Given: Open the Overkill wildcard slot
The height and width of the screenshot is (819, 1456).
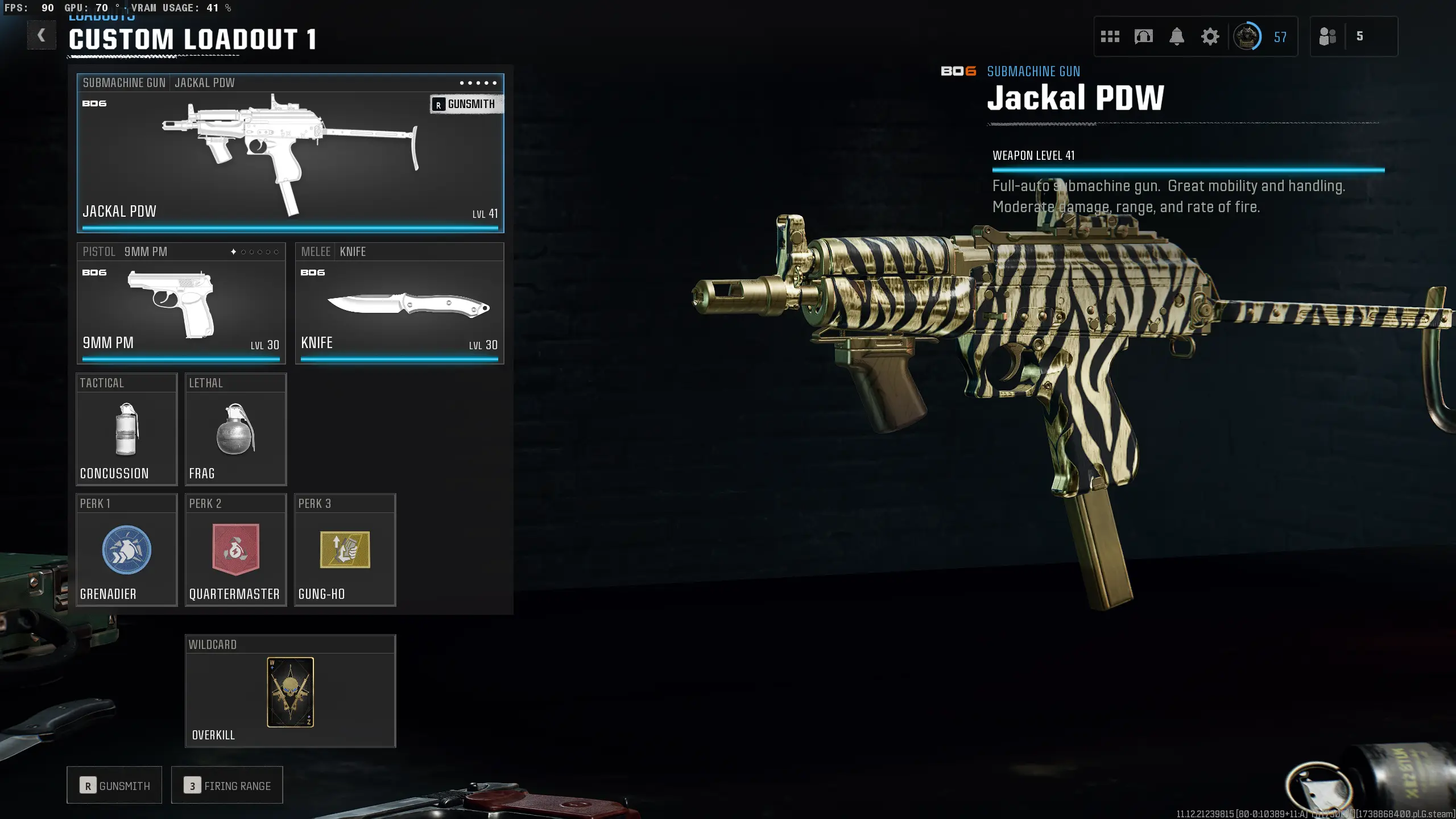Looking at the screenshot, I should coord(290,692).
